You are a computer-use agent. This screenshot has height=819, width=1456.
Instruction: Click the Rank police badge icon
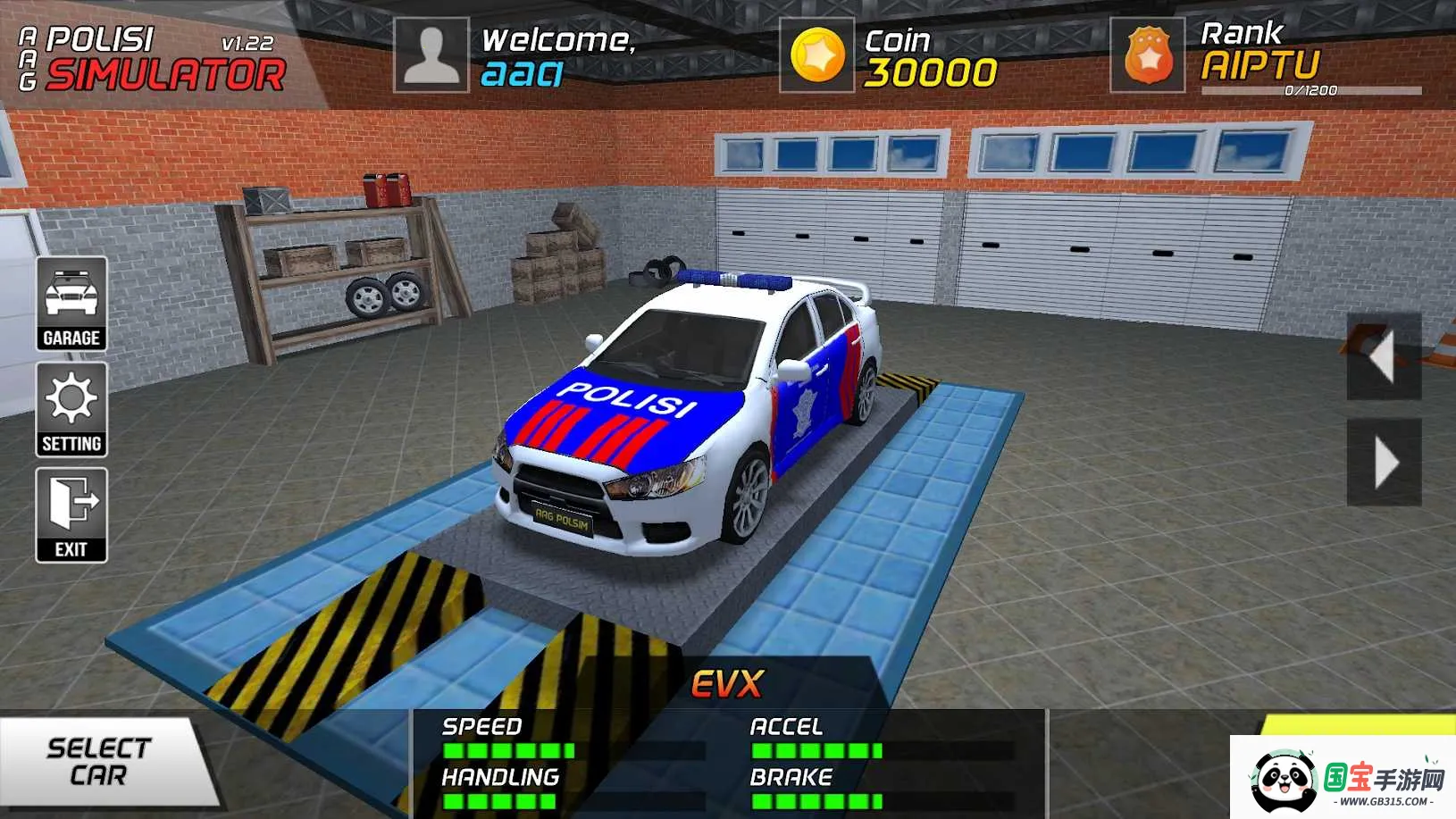(1148, 55)
